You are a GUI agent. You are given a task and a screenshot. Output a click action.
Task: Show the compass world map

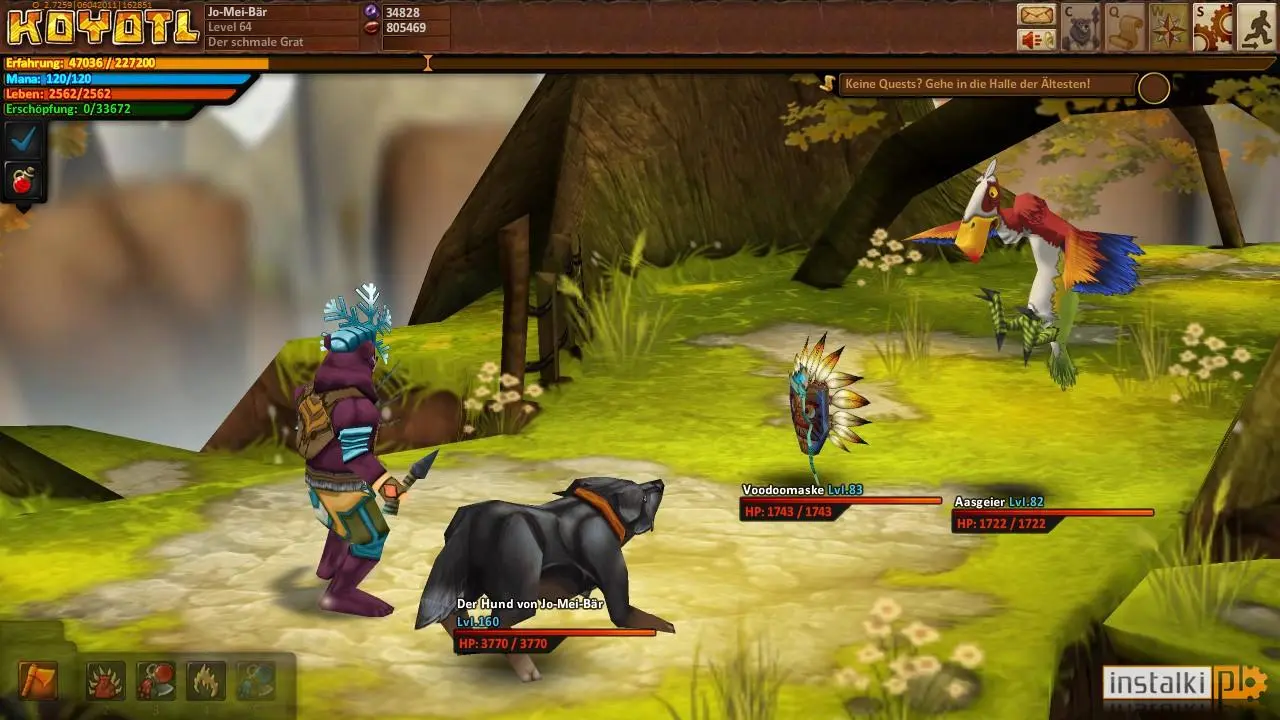(x=1169, y=27)
